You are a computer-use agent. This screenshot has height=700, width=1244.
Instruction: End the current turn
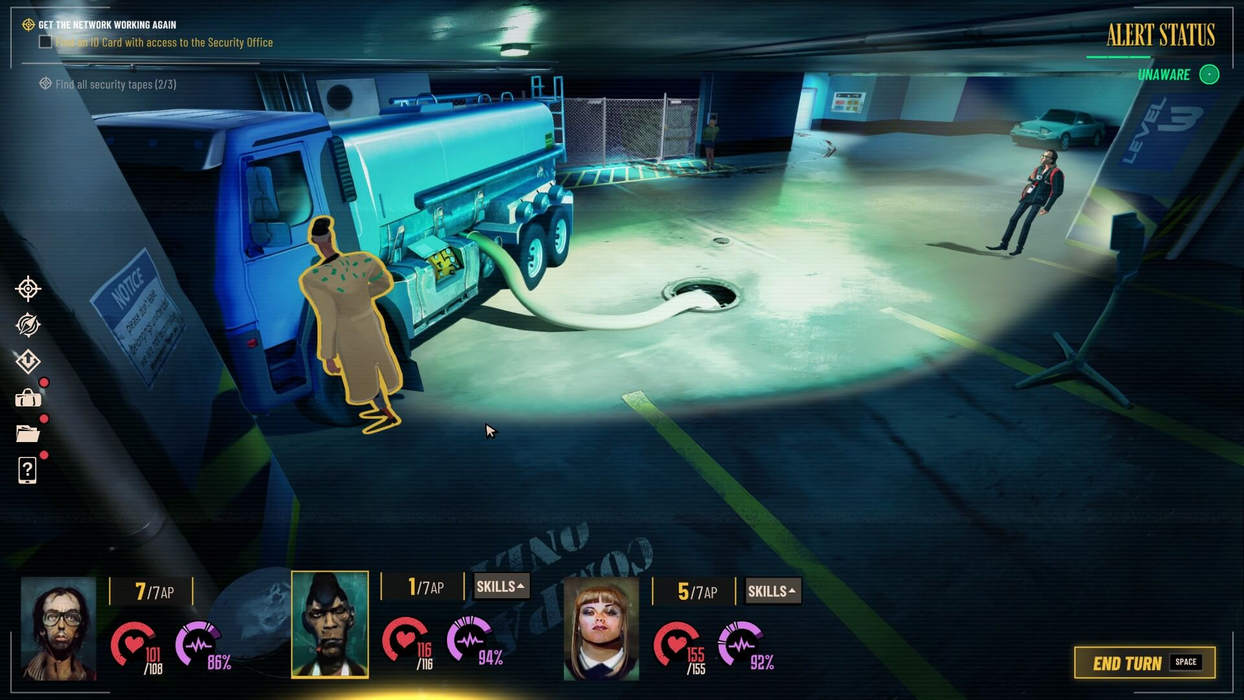[x=1144, y=663]
